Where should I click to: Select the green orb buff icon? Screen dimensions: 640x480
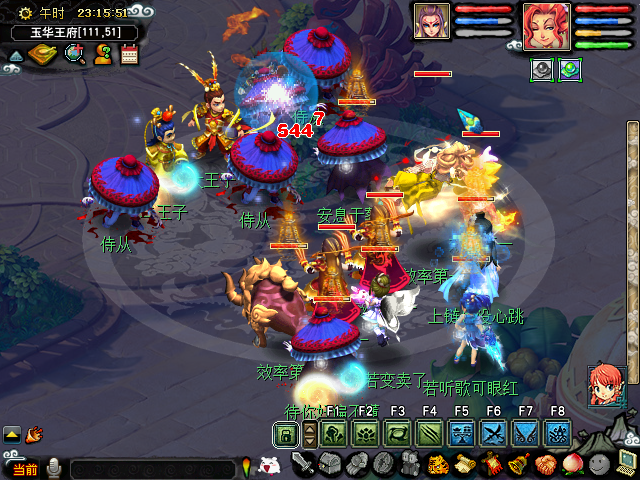tap(570, 70)
